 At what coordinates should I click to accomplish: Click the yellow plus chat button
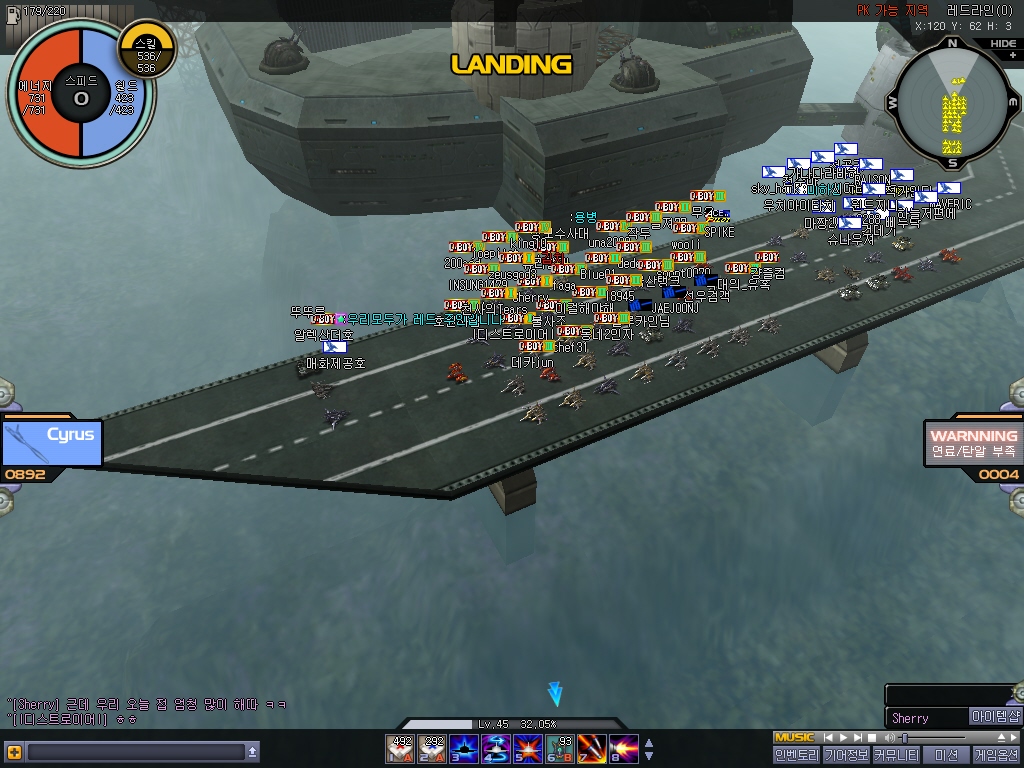pos(13,752)
